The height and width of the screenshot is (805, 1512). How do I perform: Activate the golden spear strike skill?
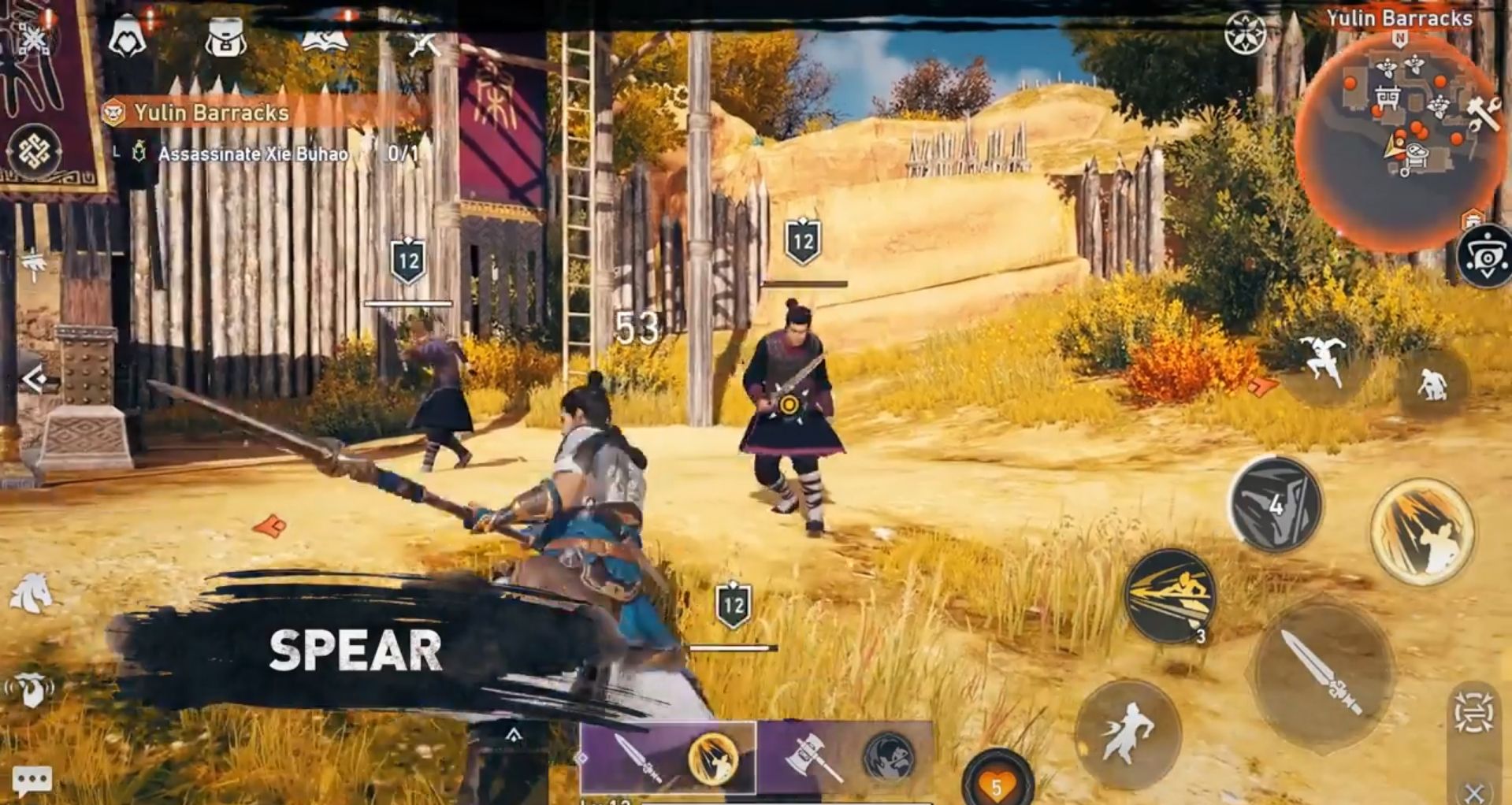tap(1421, 533)
